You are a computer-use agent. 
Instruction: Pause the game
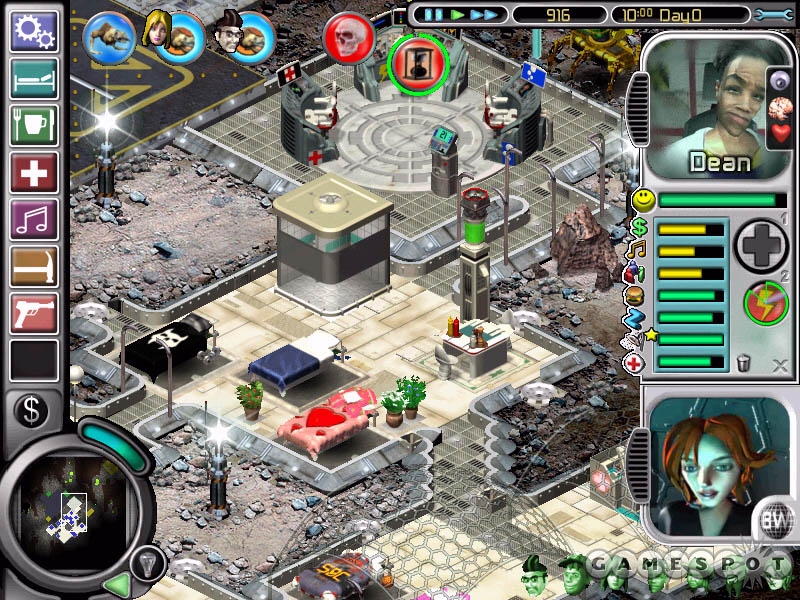click(433, 15)
